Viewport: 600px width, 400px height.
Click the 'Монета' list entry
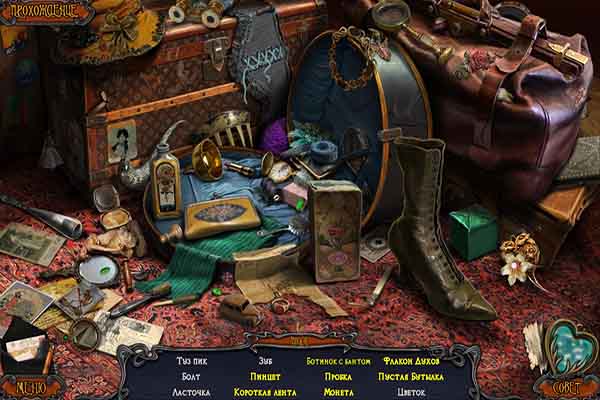(337, 392)
